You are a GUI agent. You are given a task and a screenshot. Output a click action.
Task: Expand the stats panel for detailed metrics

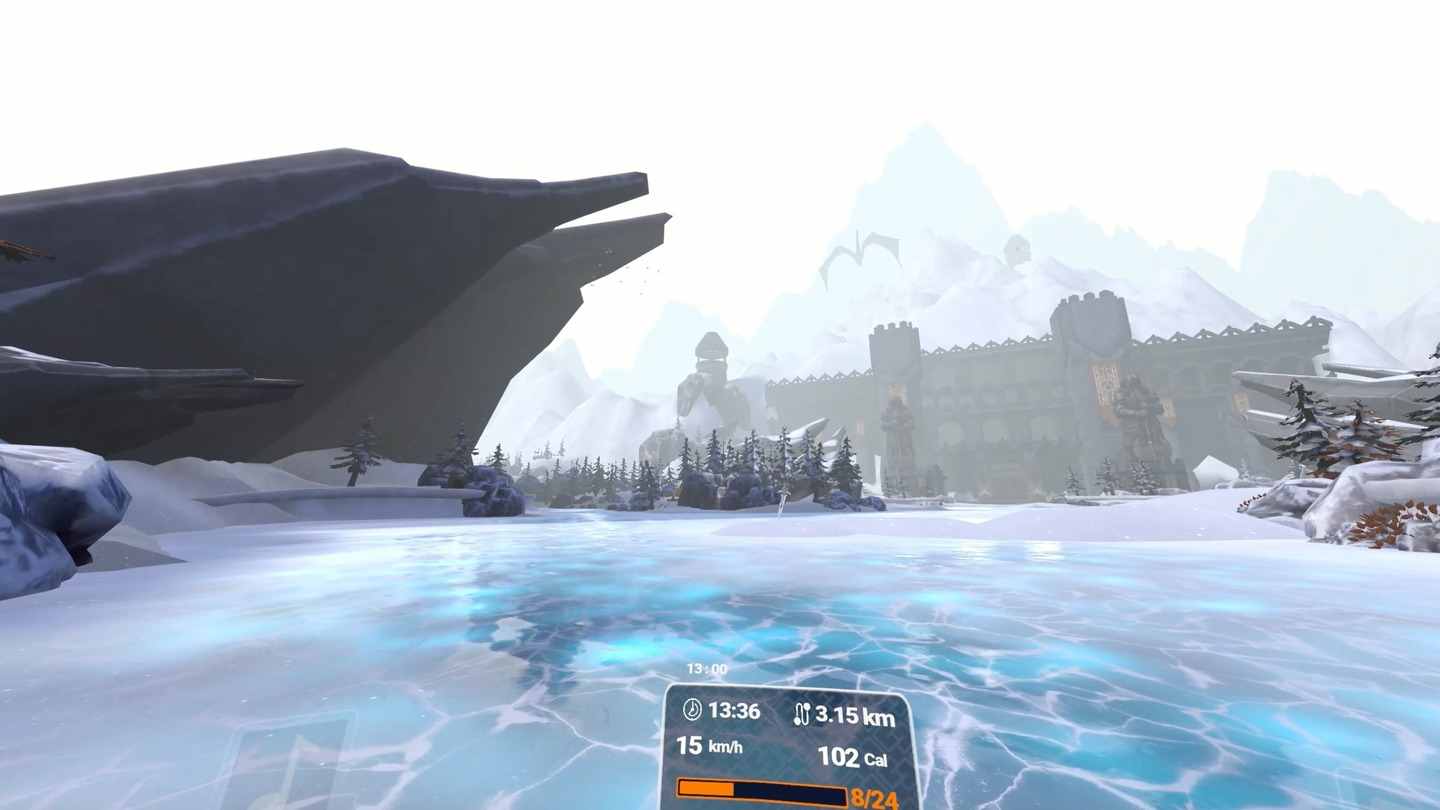point(790,745)
